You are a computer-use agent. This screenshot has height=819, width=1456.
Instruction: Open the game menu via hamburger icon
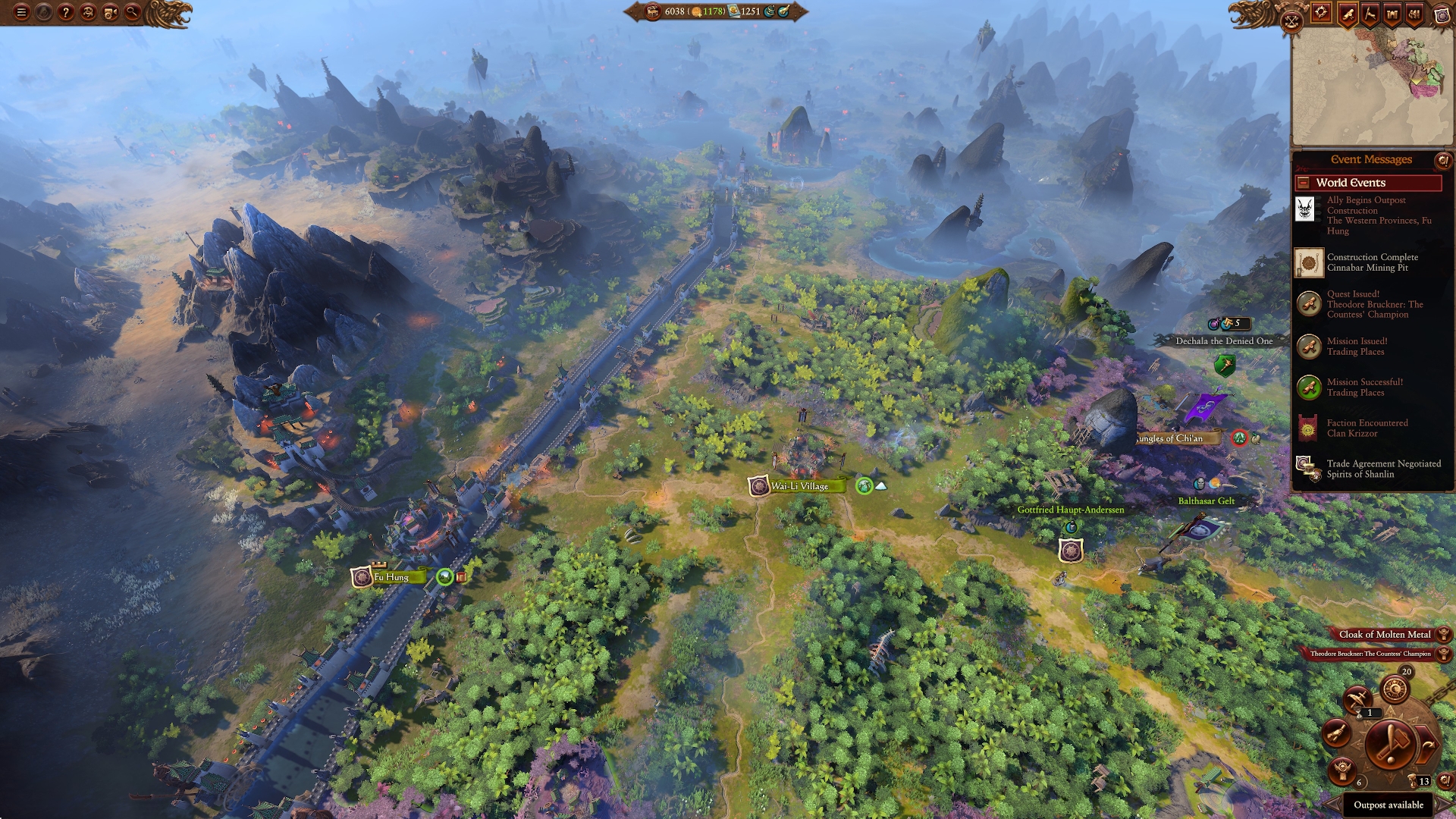(x=22, y=11)
